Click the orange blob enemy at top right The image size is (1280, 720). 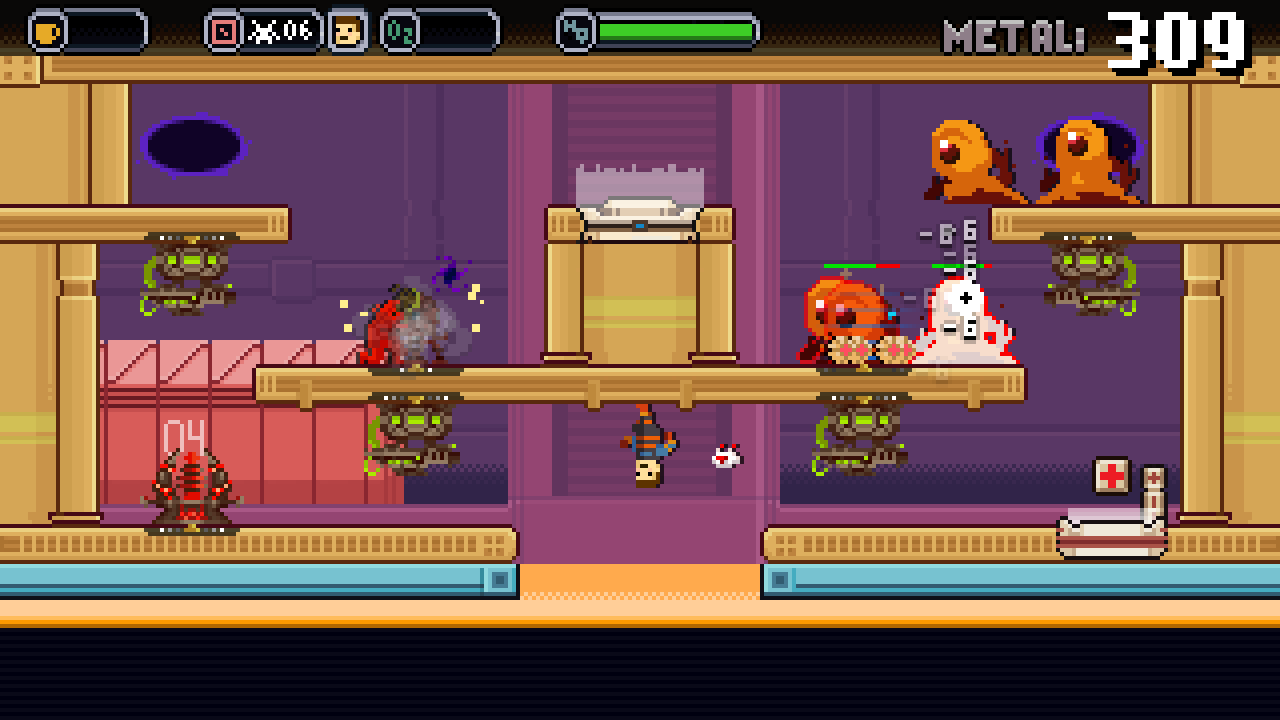coord(960,155)
